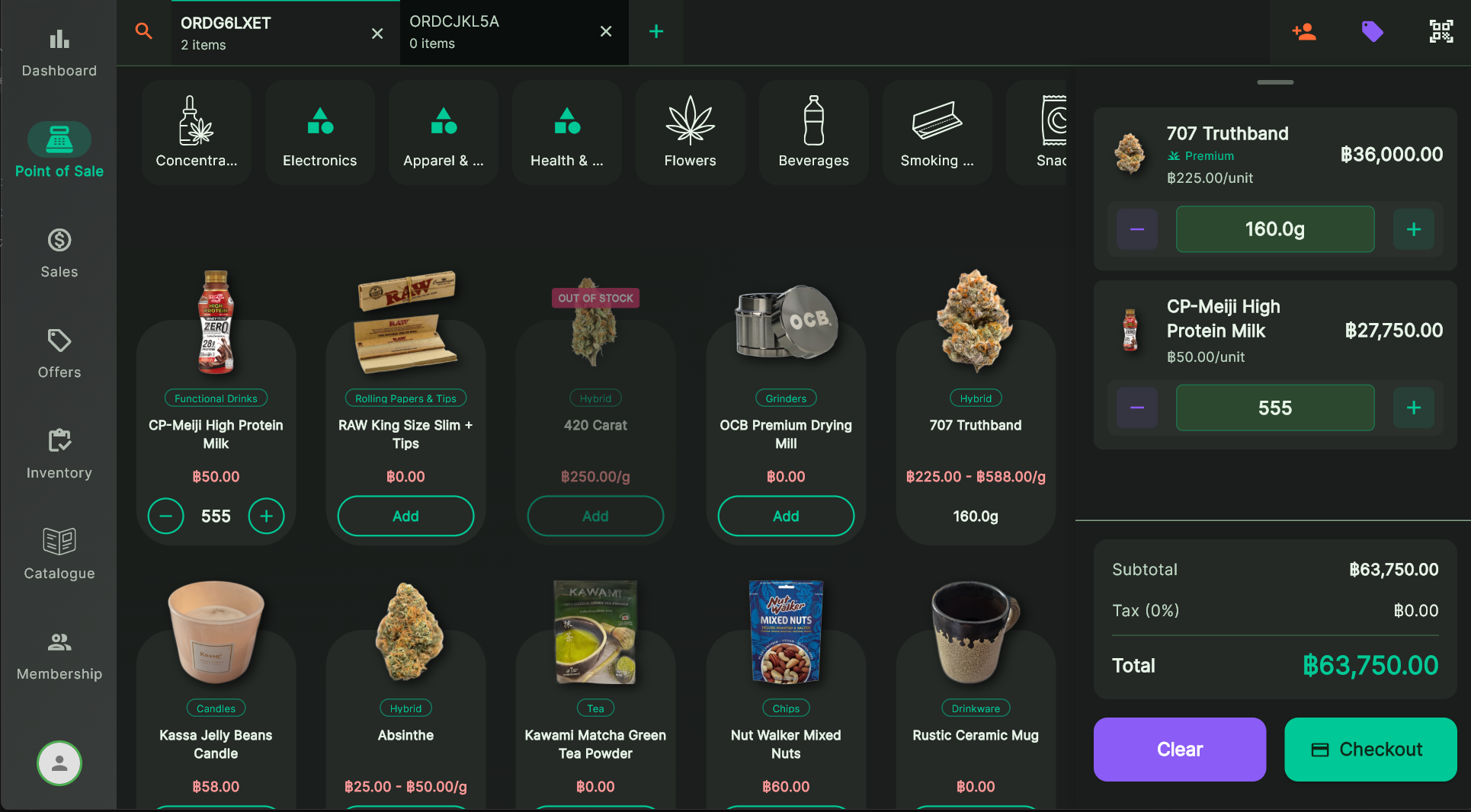Click Checkout to complete the order
Image resolution: width=1471 pixels, height=812 pixels.
[x=1370, y=750]
